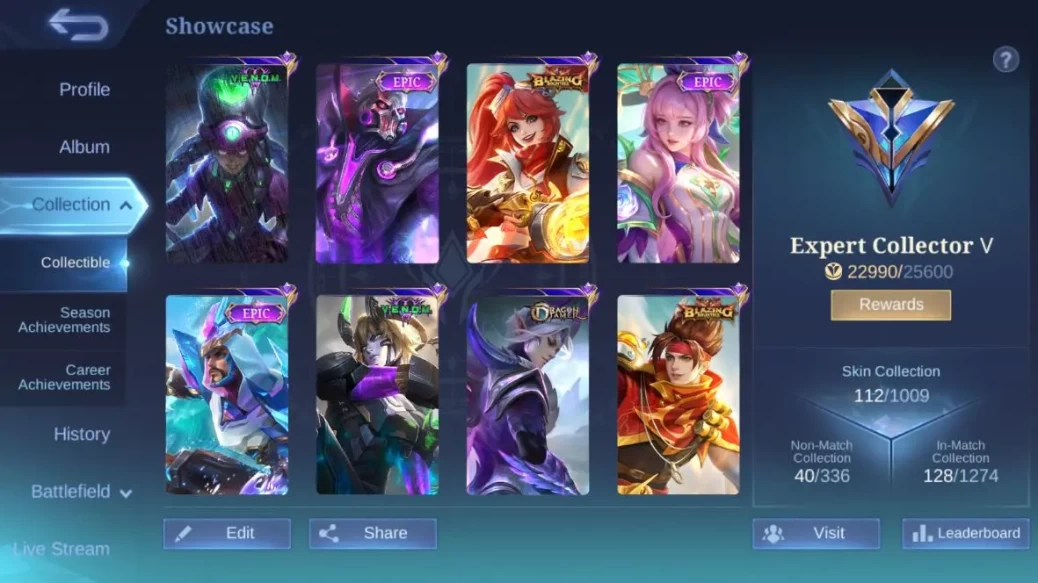Switch to the Album tab
1038x583 pixels.
click(84, 147)
